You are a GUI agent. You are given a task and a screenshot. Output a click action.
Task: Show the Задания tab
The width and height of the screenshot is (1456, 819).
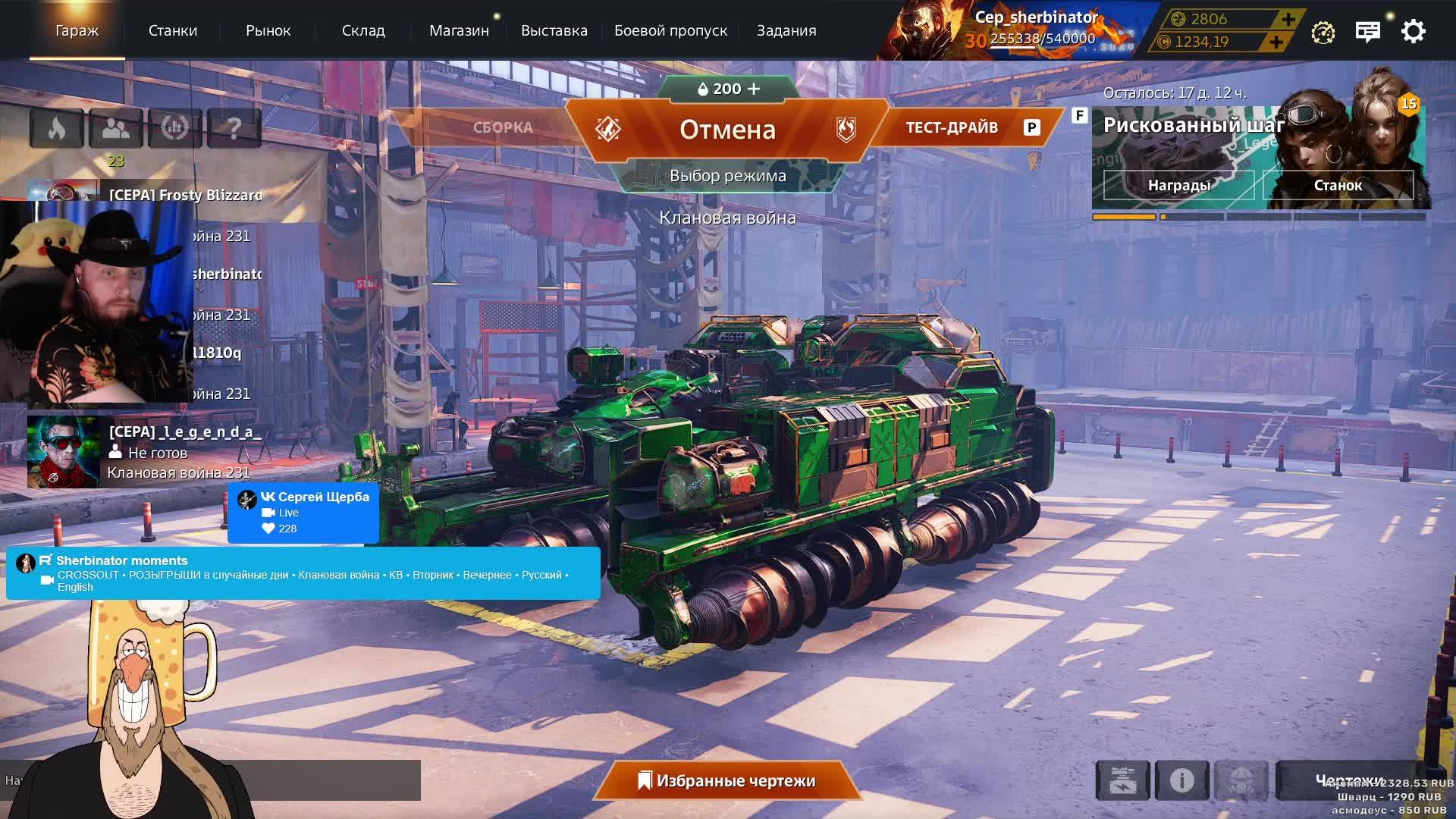tap(786, 31)
